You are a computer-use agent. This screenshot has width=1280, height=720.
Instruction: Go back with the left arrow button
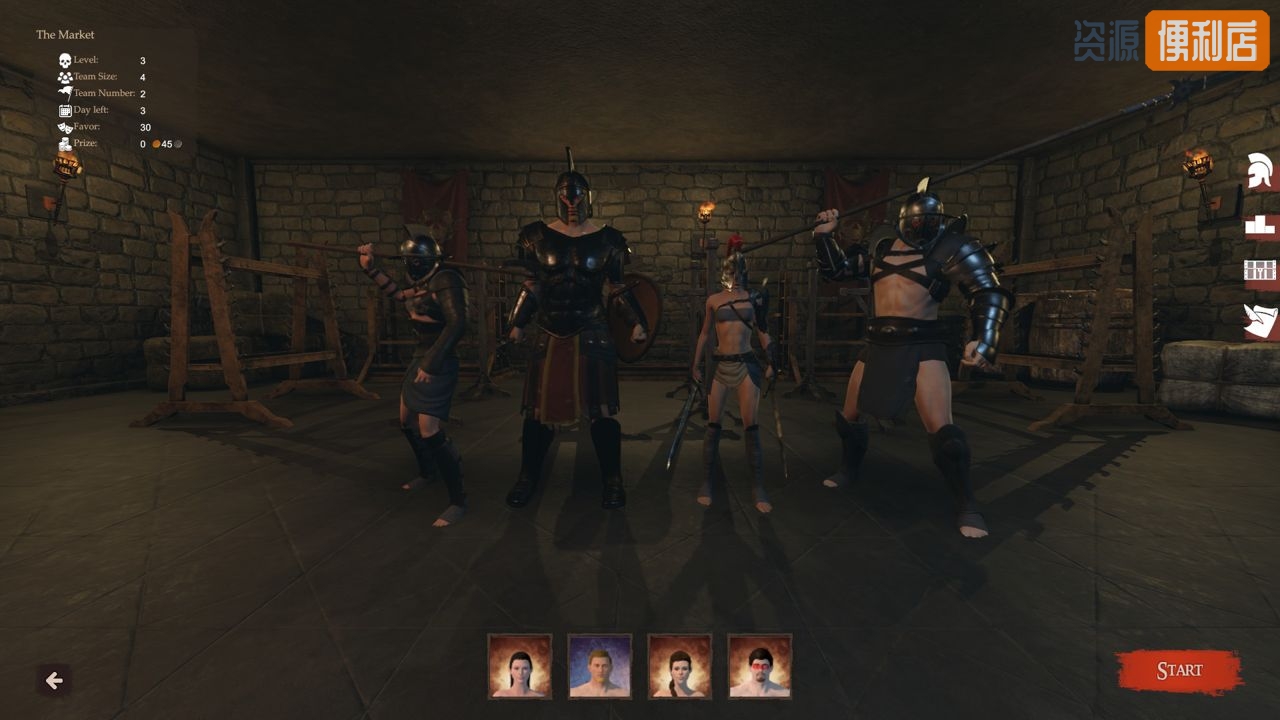(x=54, y=681)
